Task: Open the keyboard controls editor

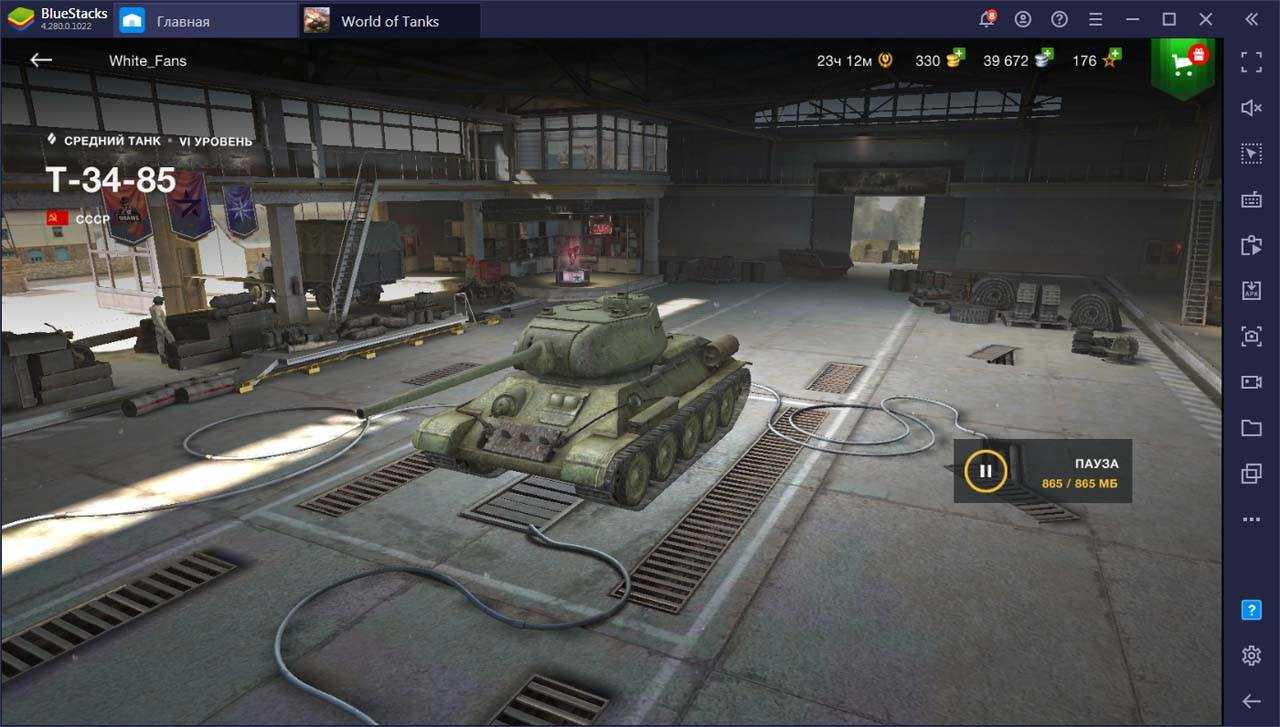Action: (1251, 200)
